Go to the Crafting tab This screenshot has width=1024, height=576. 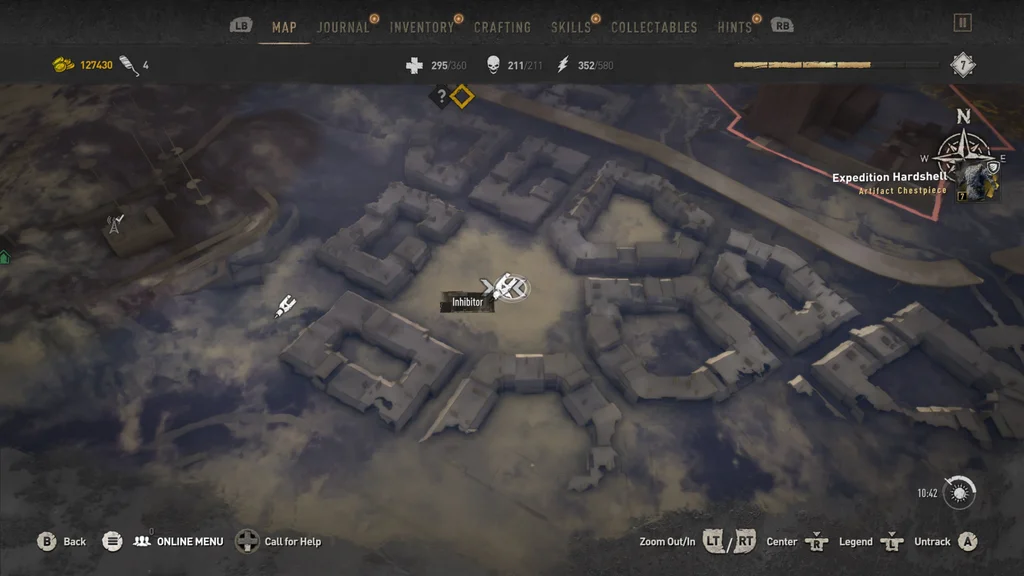tap(502, 27)
